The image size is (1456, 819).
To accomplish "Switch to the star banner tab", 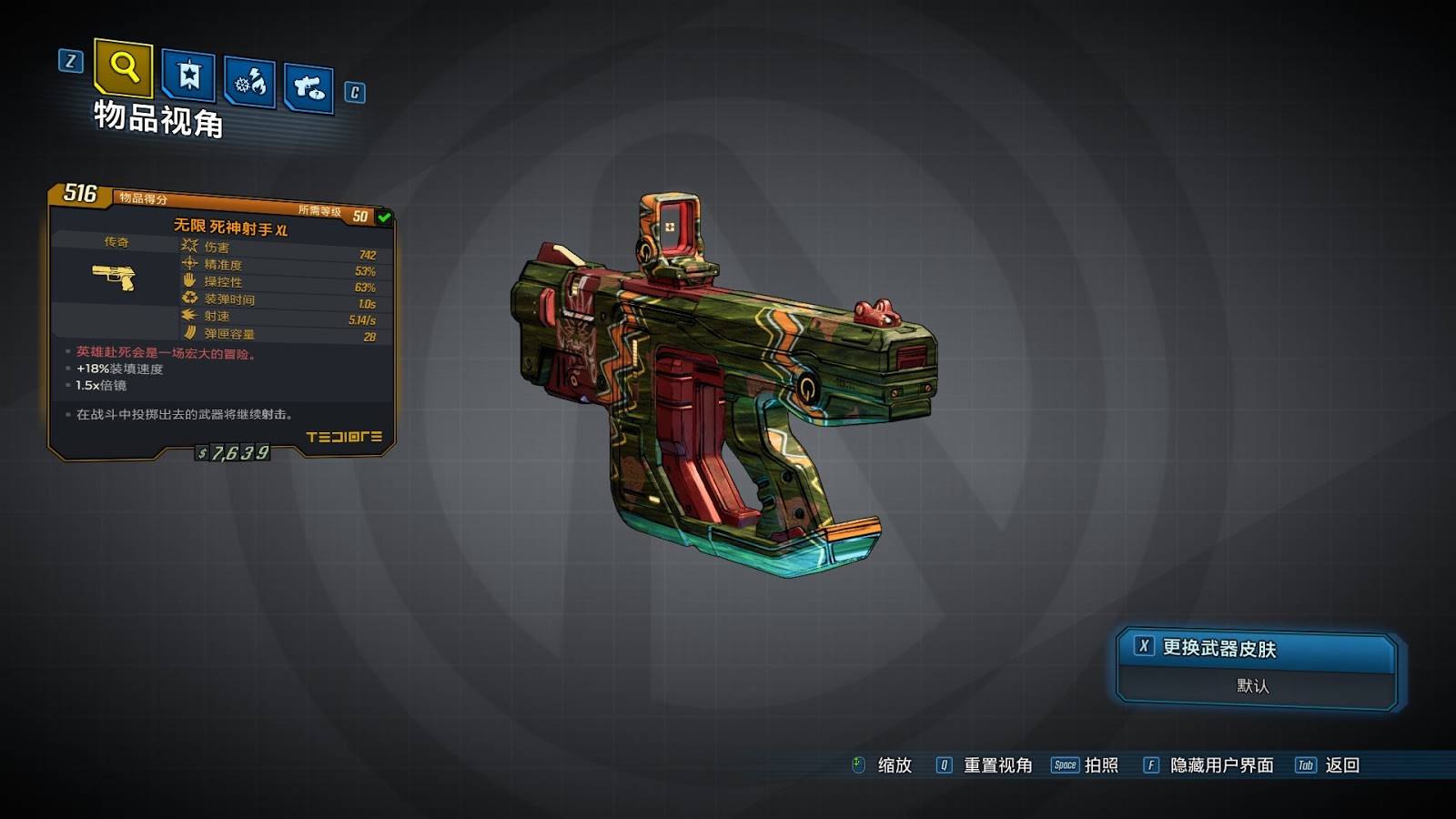I will [x=188, y=76].
